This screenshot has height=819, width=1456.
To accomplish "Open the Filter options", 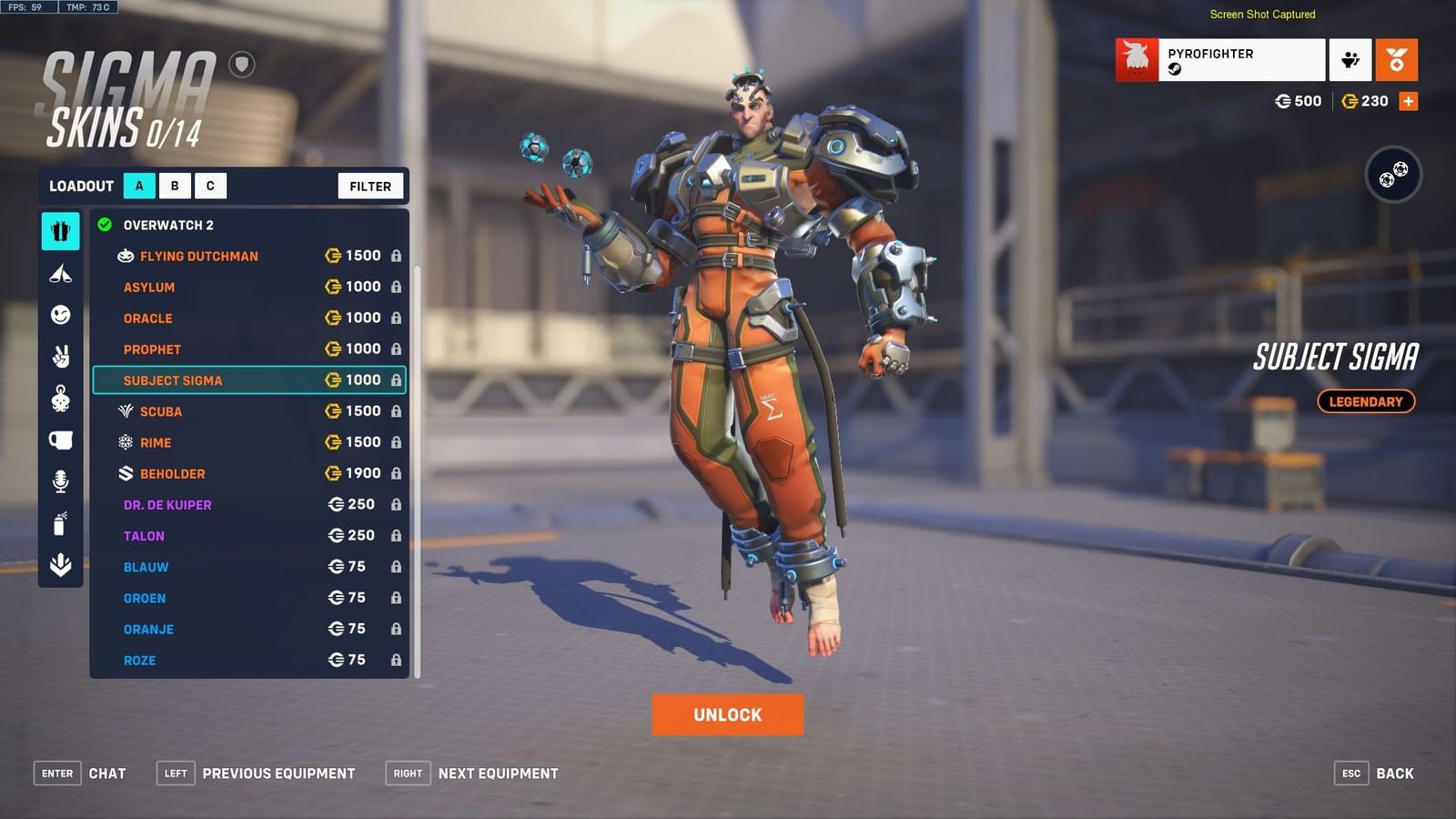I will click(x=369, y=186).
